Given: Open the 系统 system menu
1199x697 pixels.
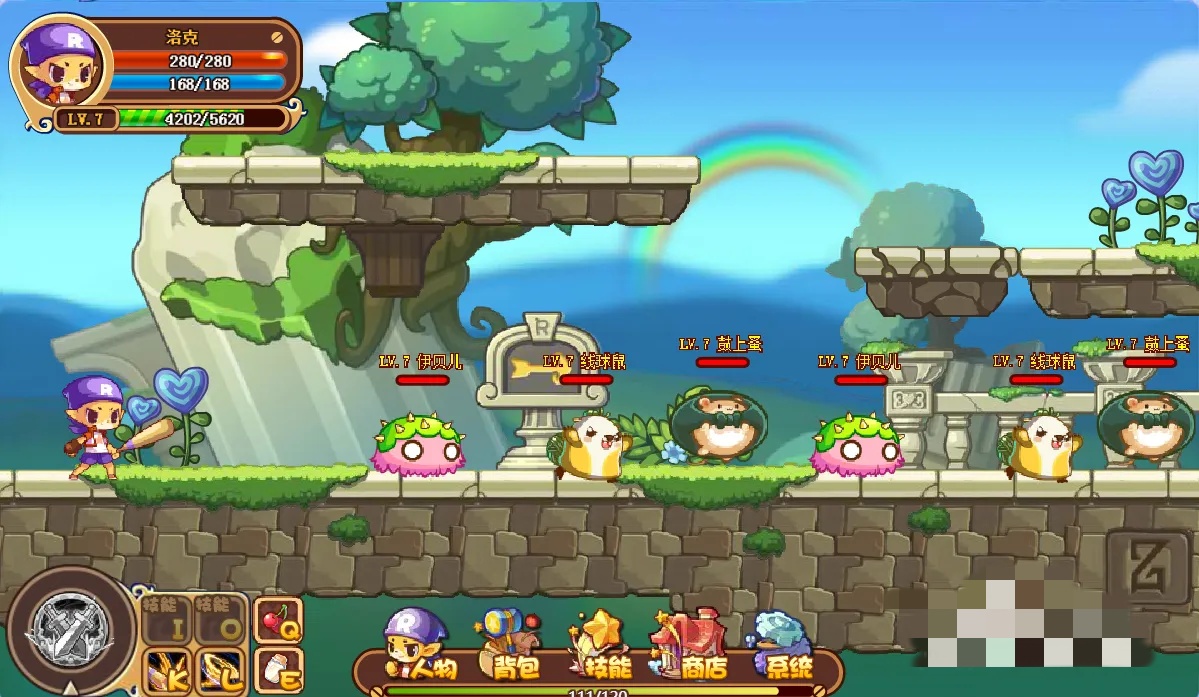Looking at the screenshot, I should (x=781, y=646).
